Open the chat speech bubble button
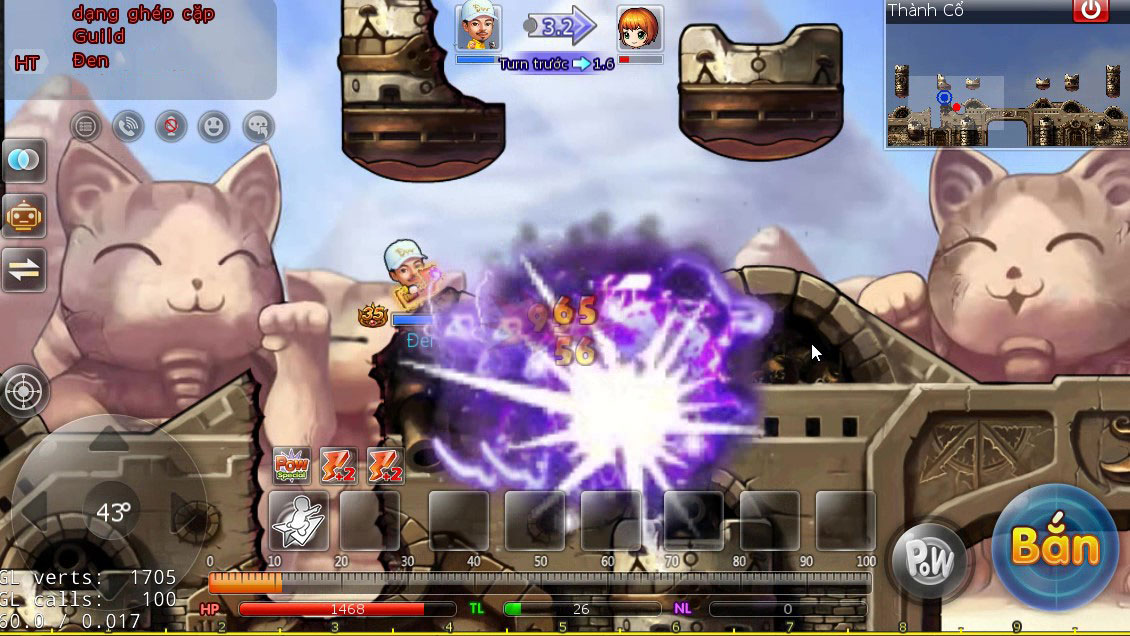 tap(258, 127)
